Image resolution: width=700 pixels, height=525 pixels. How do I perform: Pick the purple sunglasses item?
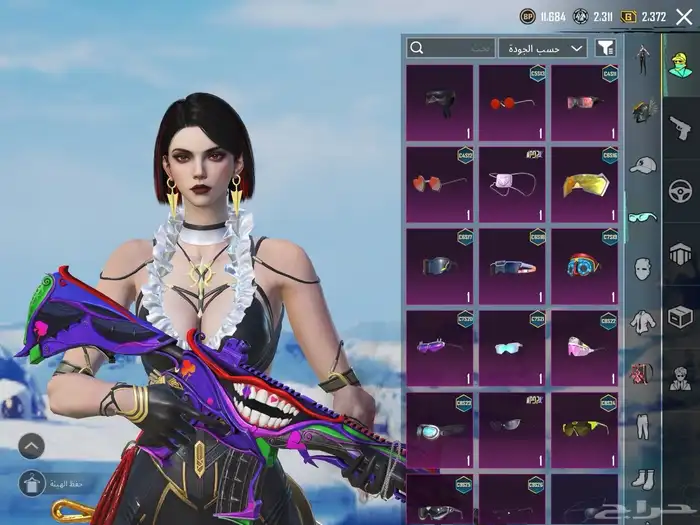click(x=439, y=346)
